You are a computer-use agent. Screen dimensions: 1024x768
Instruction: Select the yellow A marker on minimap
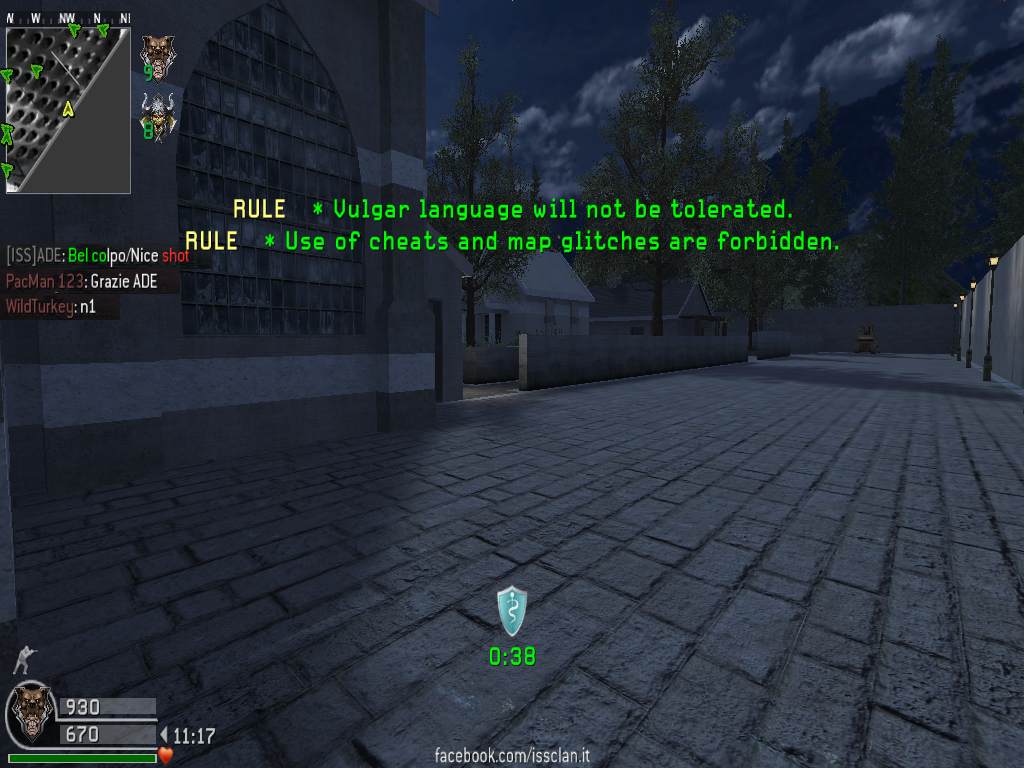pyautogui.click(x=68, y=109)
